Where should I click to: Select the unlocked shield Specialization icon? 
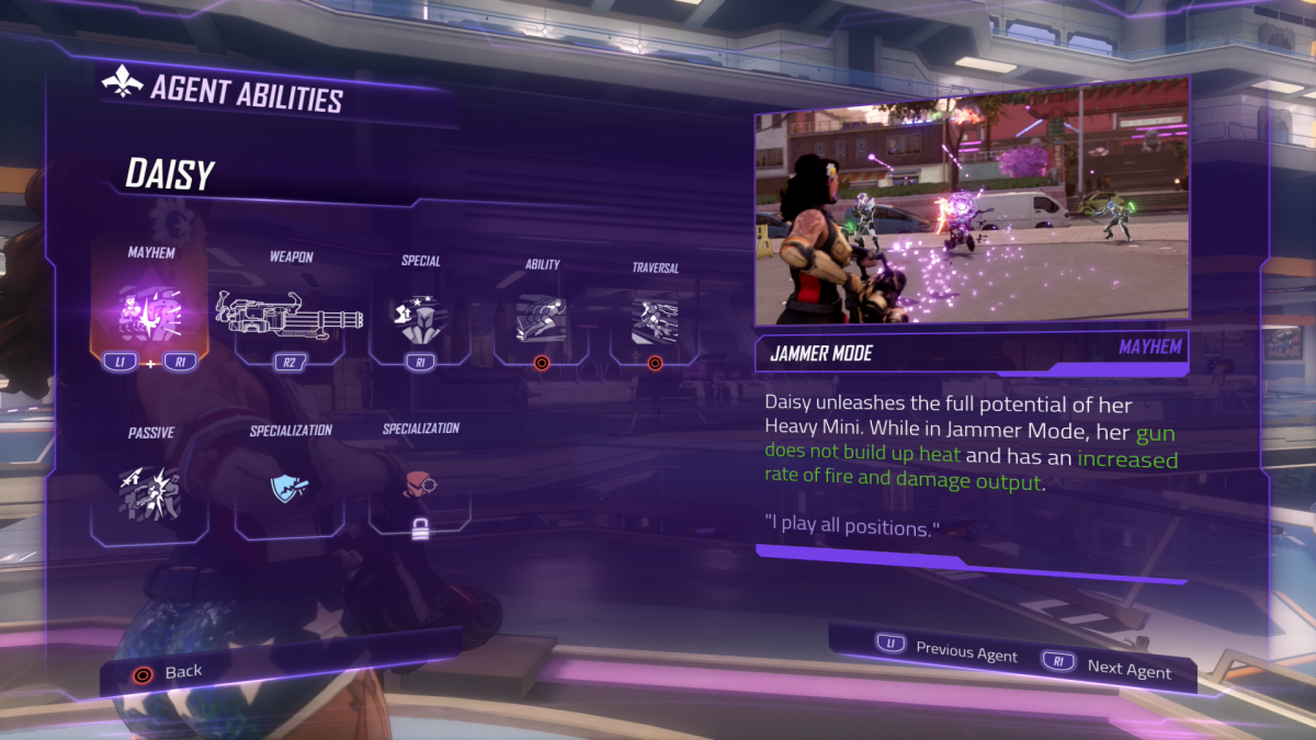coord(290,488)
